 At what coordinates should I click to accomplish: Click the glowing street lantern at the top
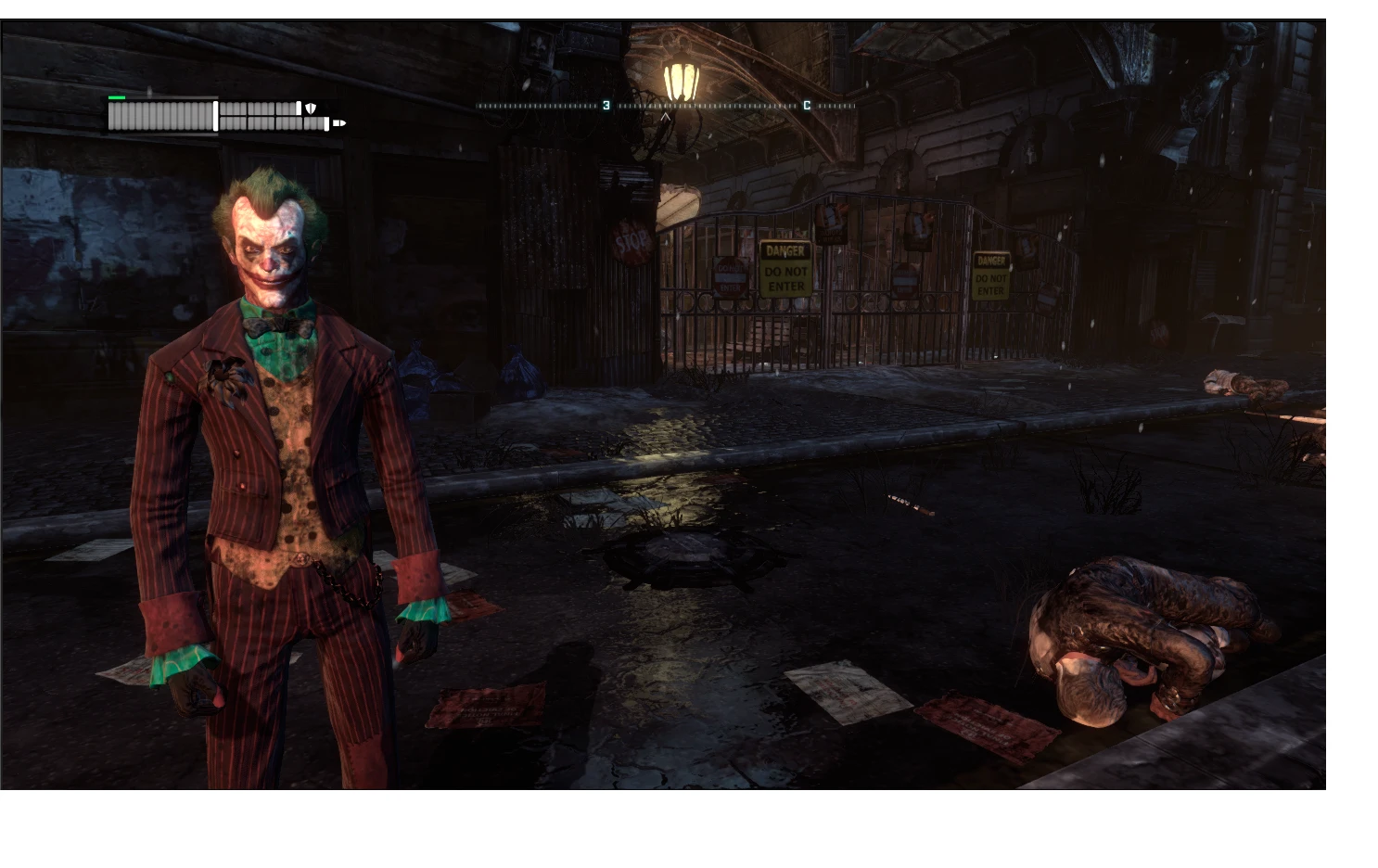point(680,77)
